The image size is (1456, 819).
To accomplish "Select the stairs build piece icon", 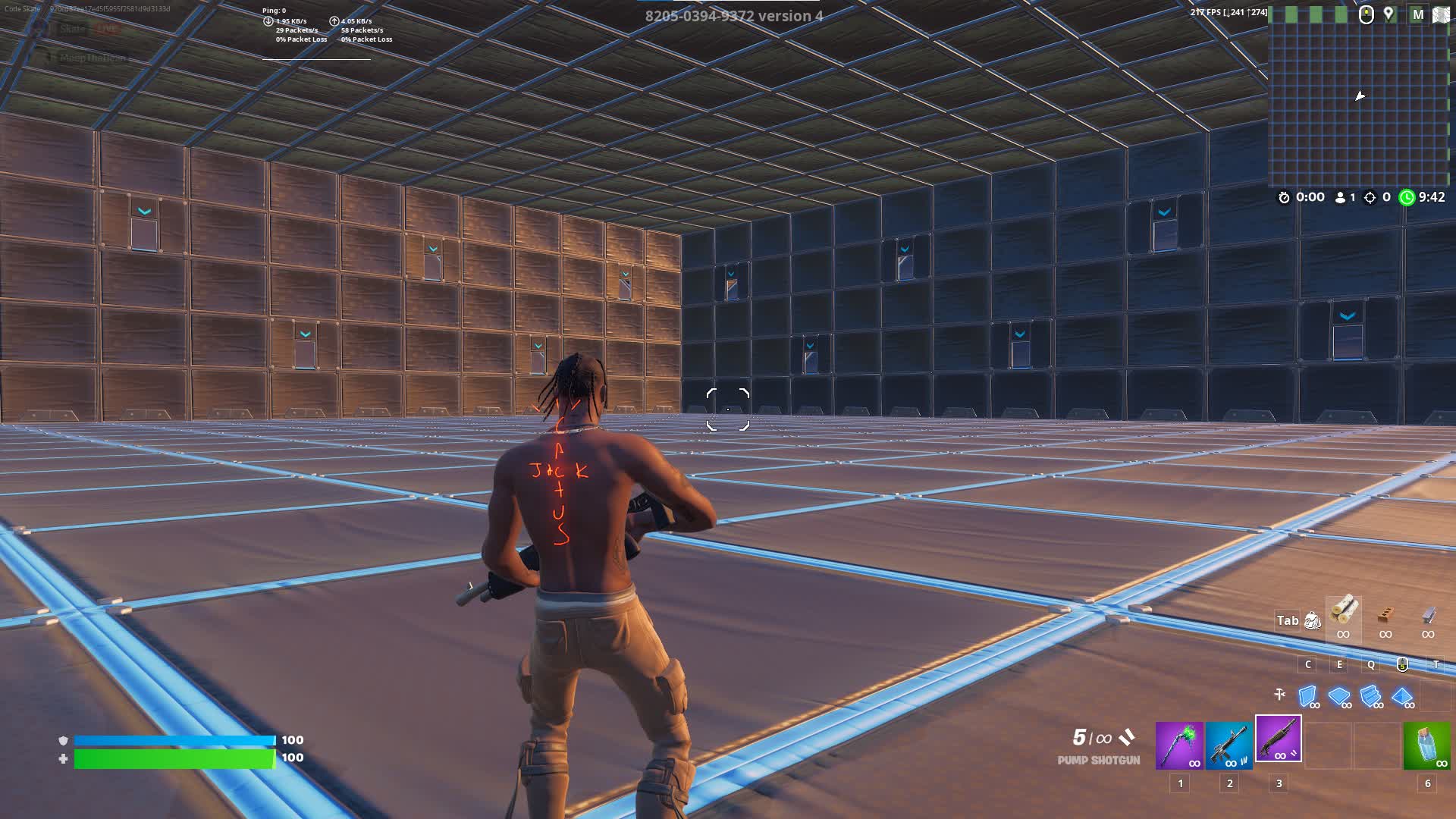I will 1370,695.
